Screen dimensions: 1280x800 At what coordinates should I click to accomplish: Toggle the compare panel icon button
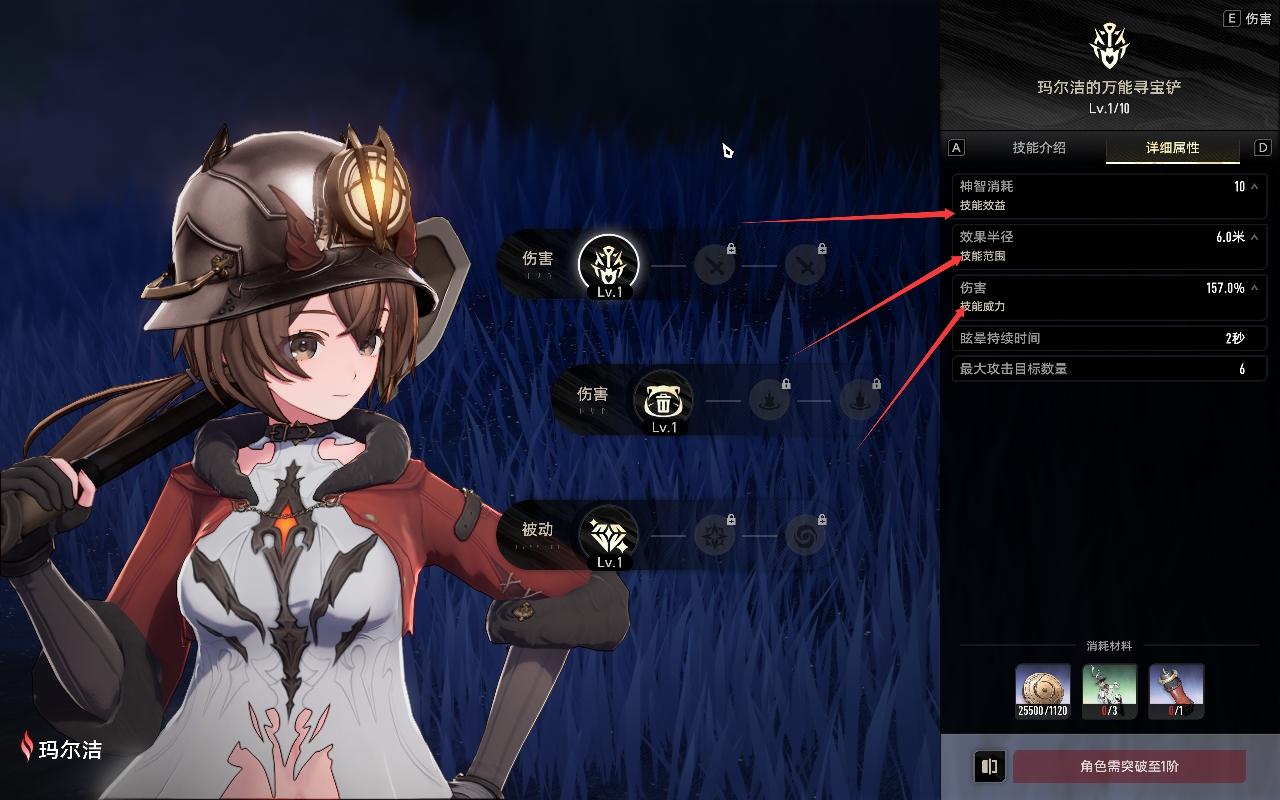tap(989, 767)
